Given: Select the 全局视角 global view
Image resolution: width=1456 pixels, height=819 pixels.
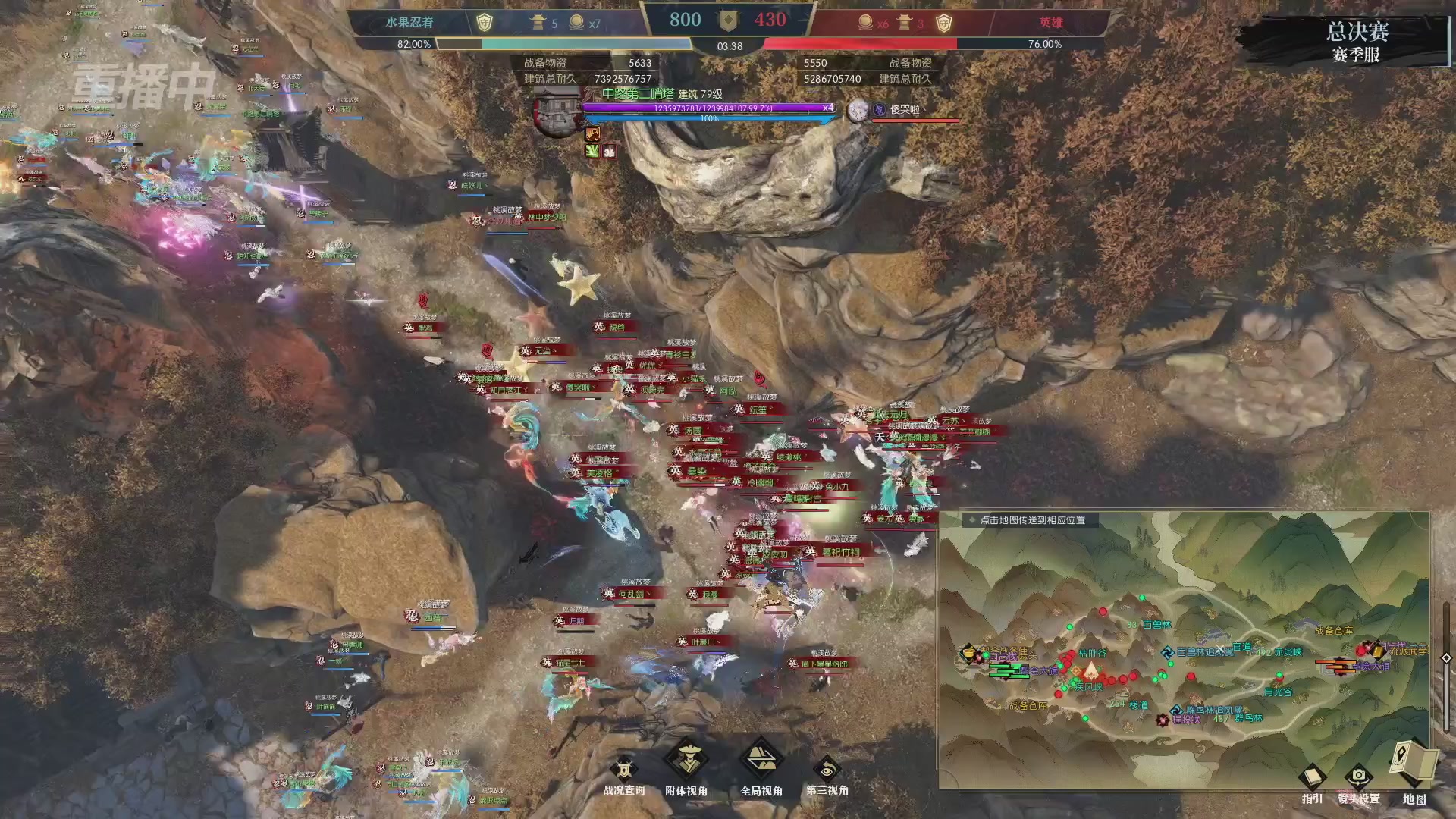Looking at the screenshot, I should (761, 764).
